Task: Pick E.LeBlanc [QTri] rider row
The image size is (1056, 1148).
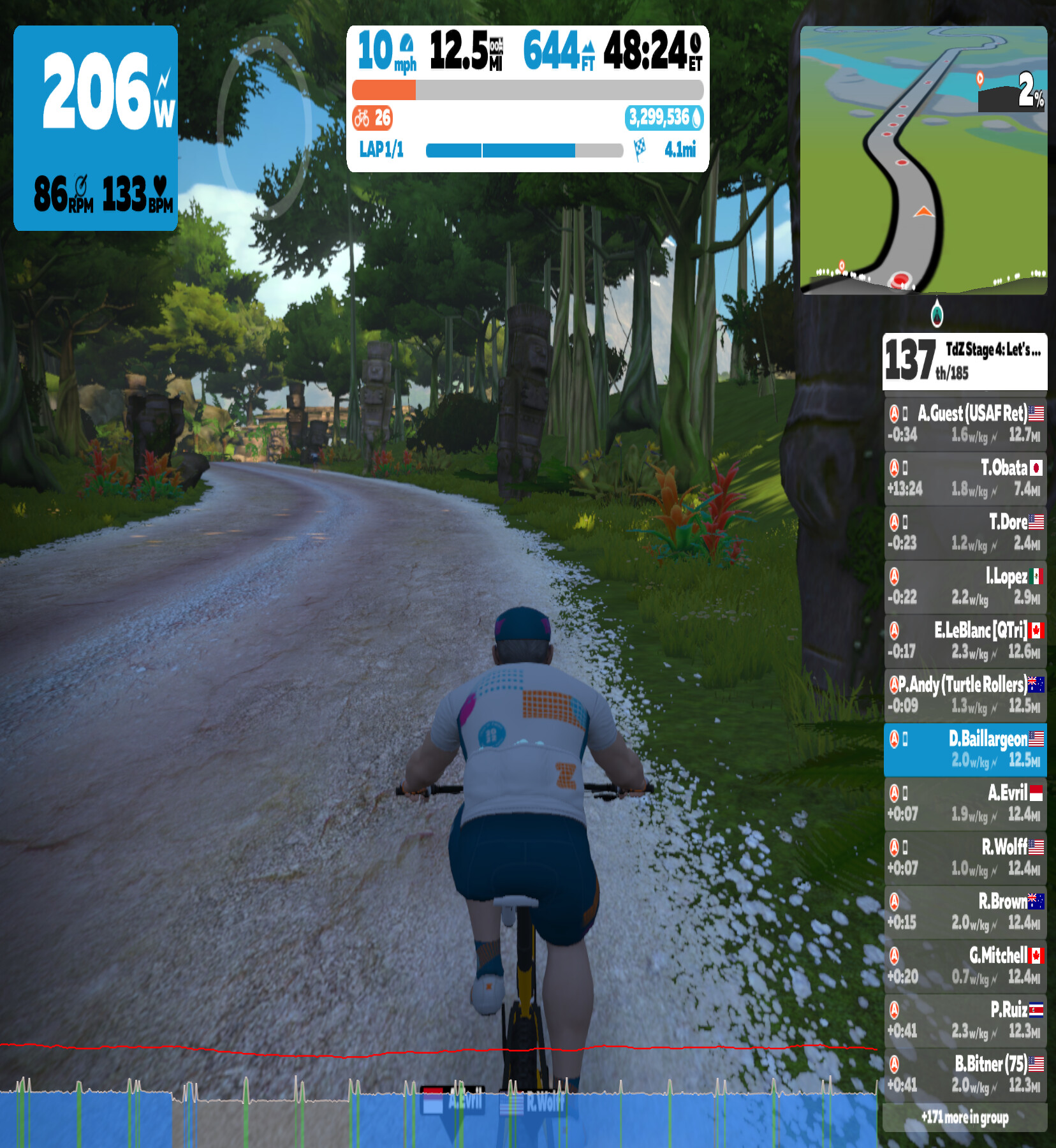Action: [965, 641]
